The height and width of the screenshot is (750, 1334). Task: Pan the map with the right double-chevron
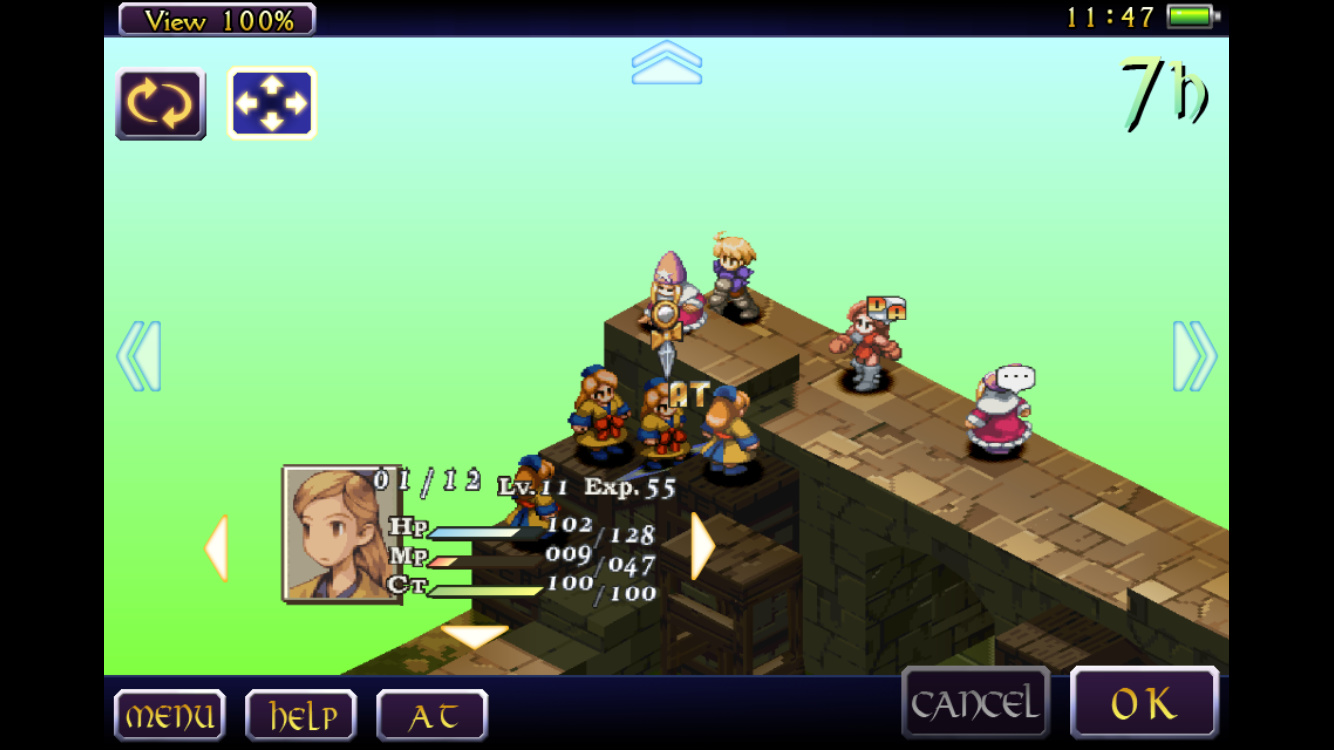1194,356
